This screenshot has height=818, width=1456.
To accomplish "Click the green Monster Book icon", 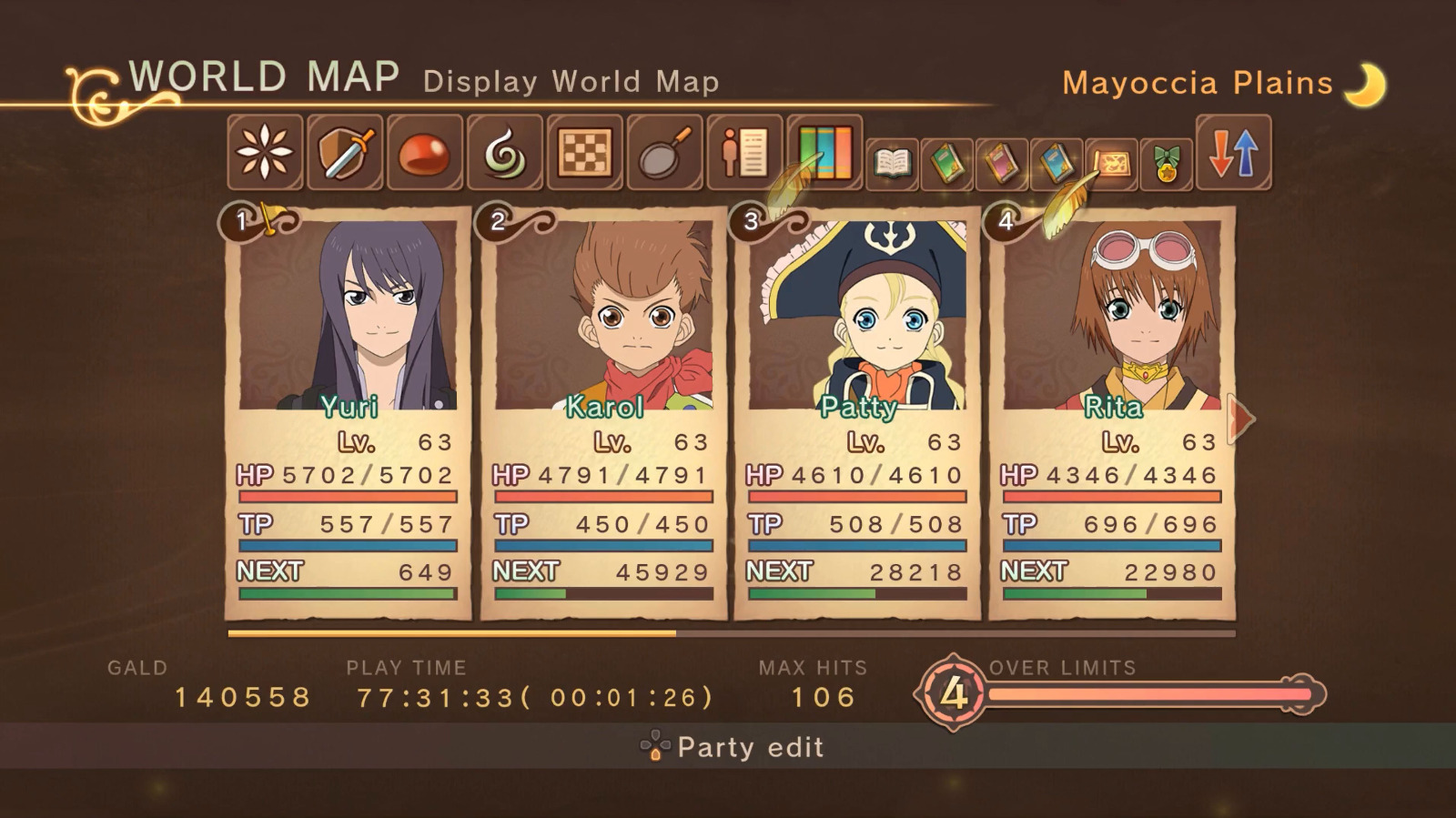I will click(946, 162).
